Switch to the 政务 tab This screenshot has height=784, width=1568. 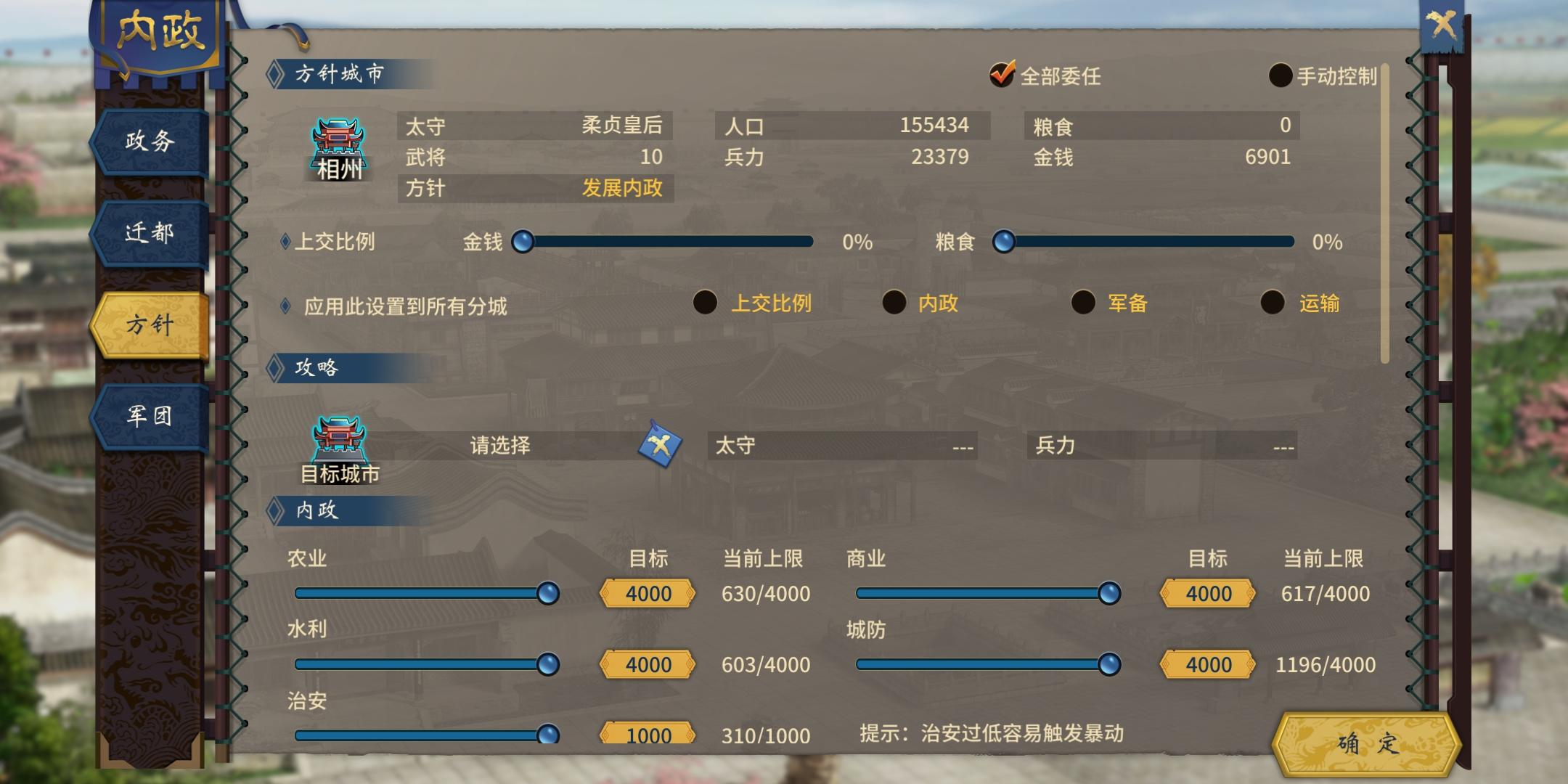(x=148, y=142)
